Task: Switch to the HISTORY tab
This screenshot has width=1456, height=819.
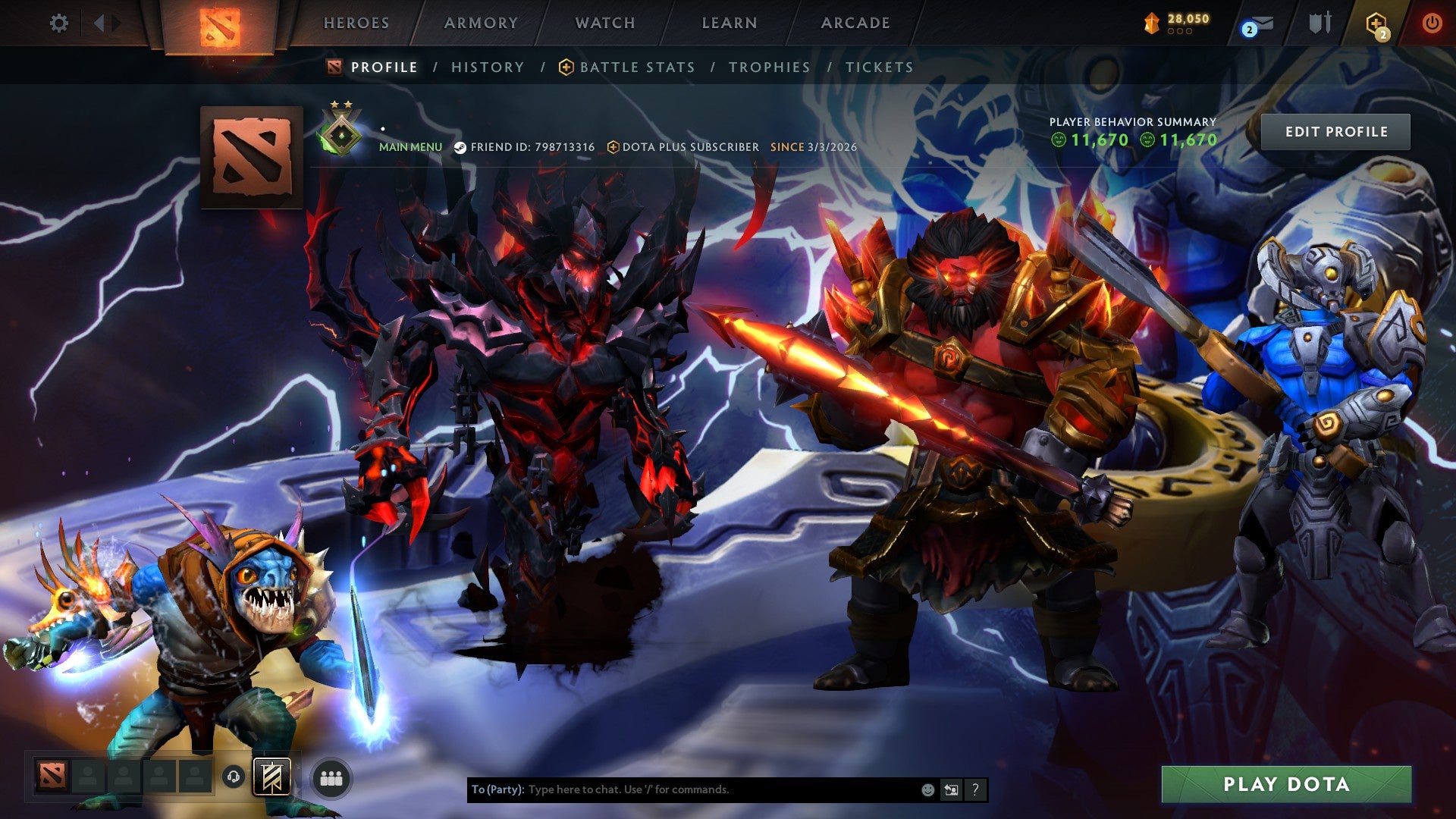Action: (486, 67)
